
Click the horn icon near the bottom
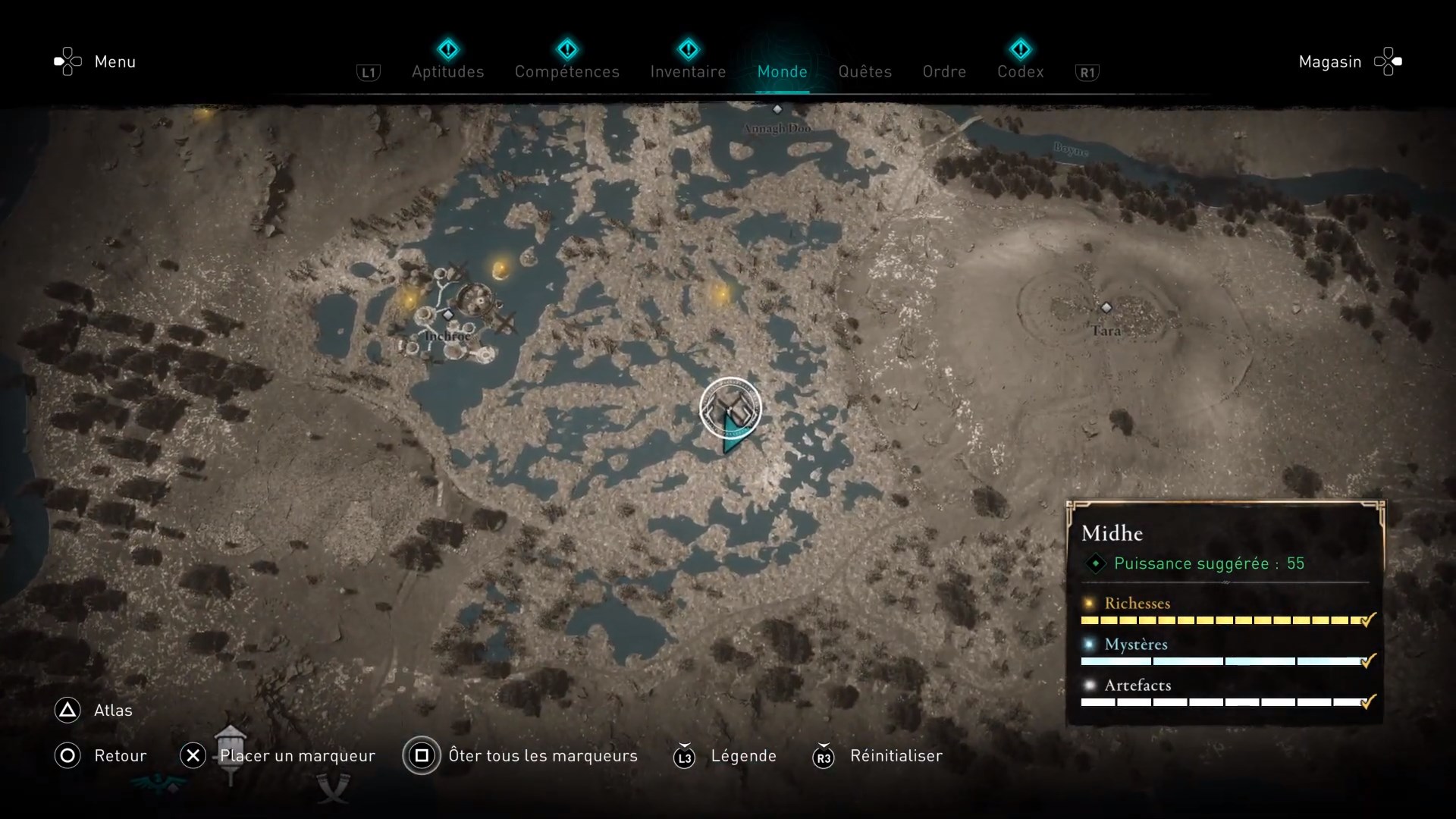[x=334, y=789]
